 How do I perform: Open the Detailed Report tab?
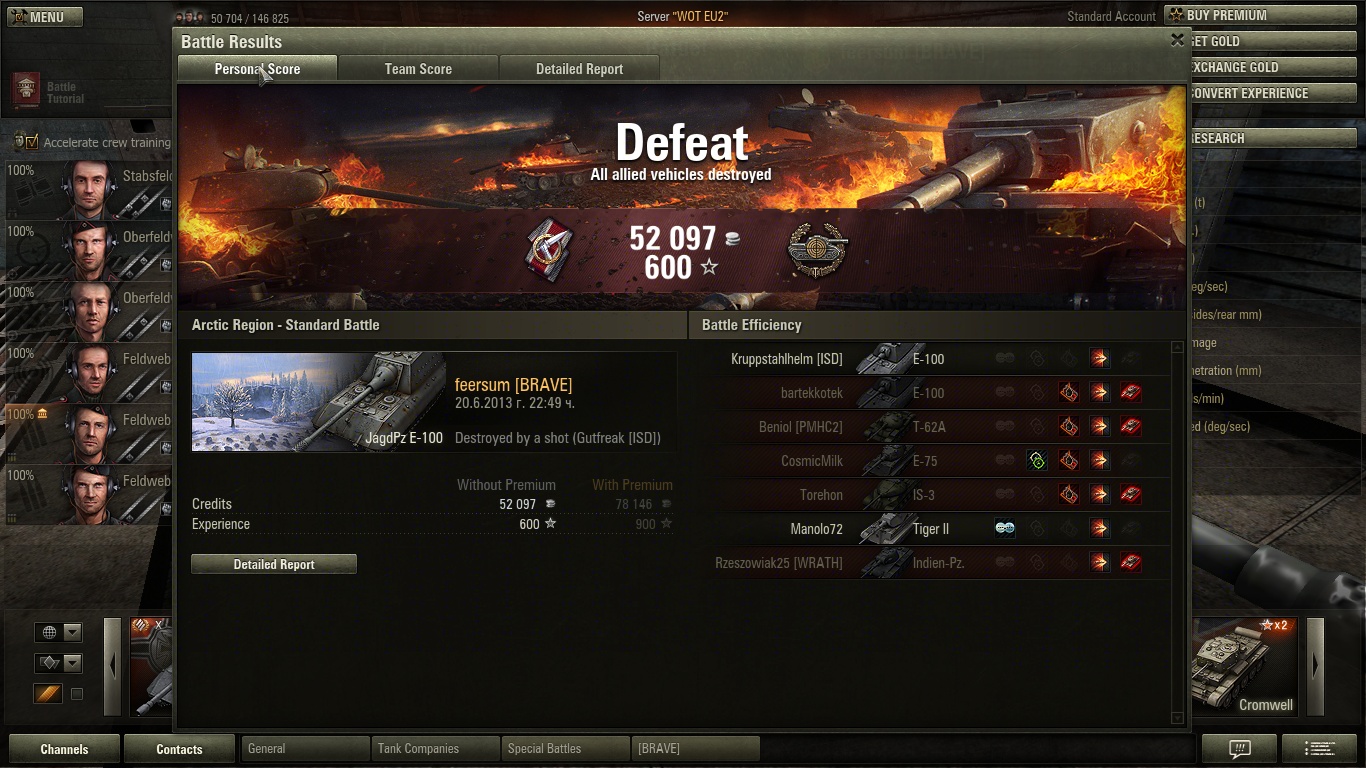click(x=579, y=69)
